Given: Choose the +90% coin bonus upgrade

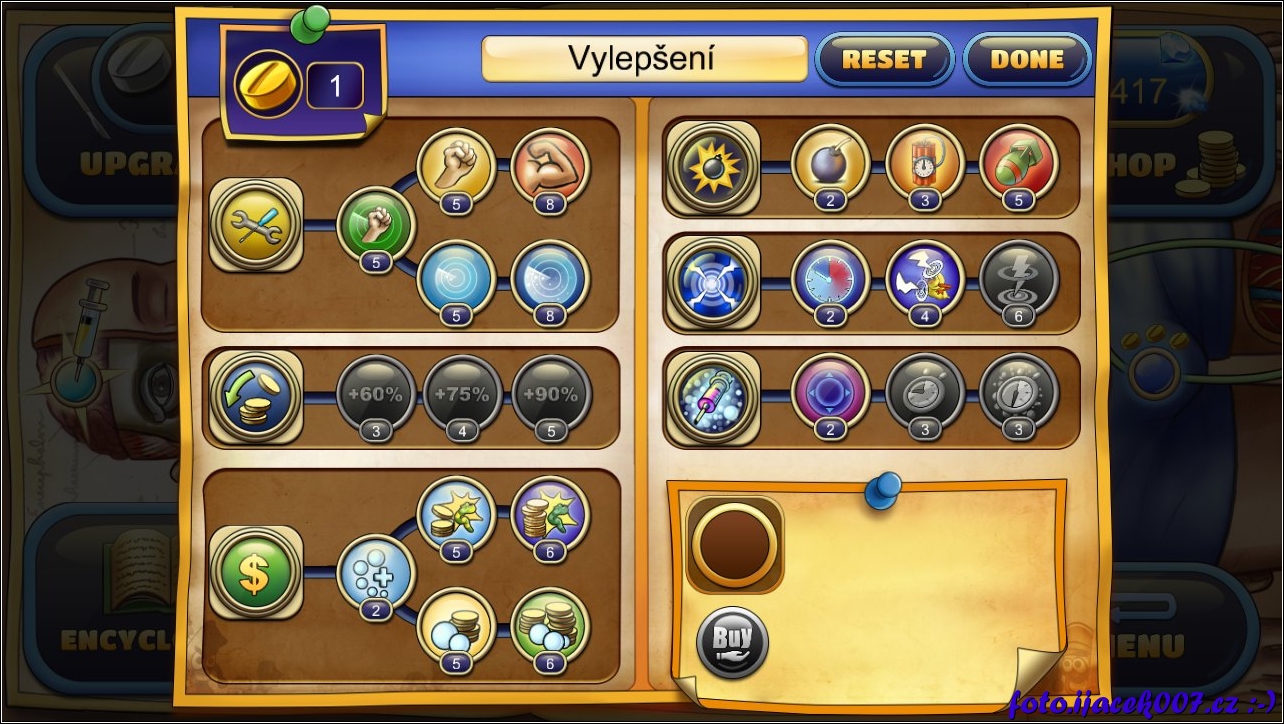Looking at the screenshot, I should coord(551,395).
